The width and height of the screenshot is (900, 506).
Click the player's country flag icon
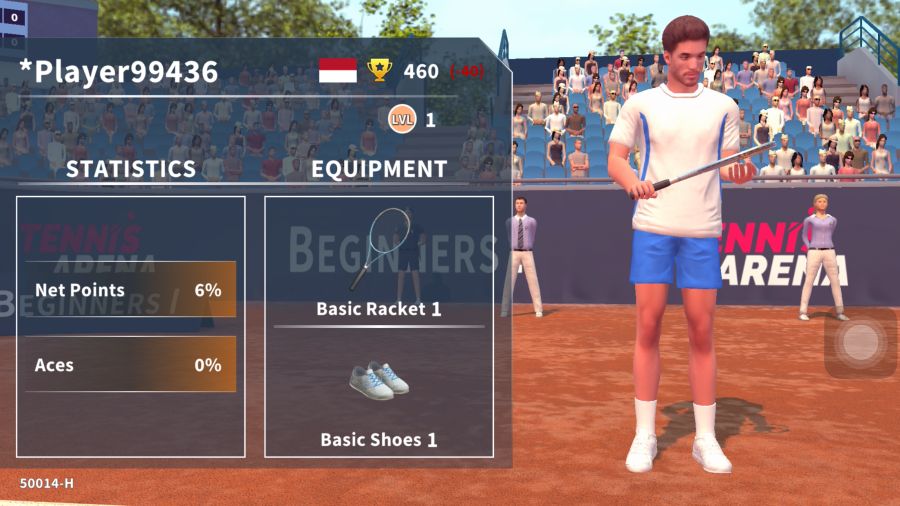click(338, 70)
